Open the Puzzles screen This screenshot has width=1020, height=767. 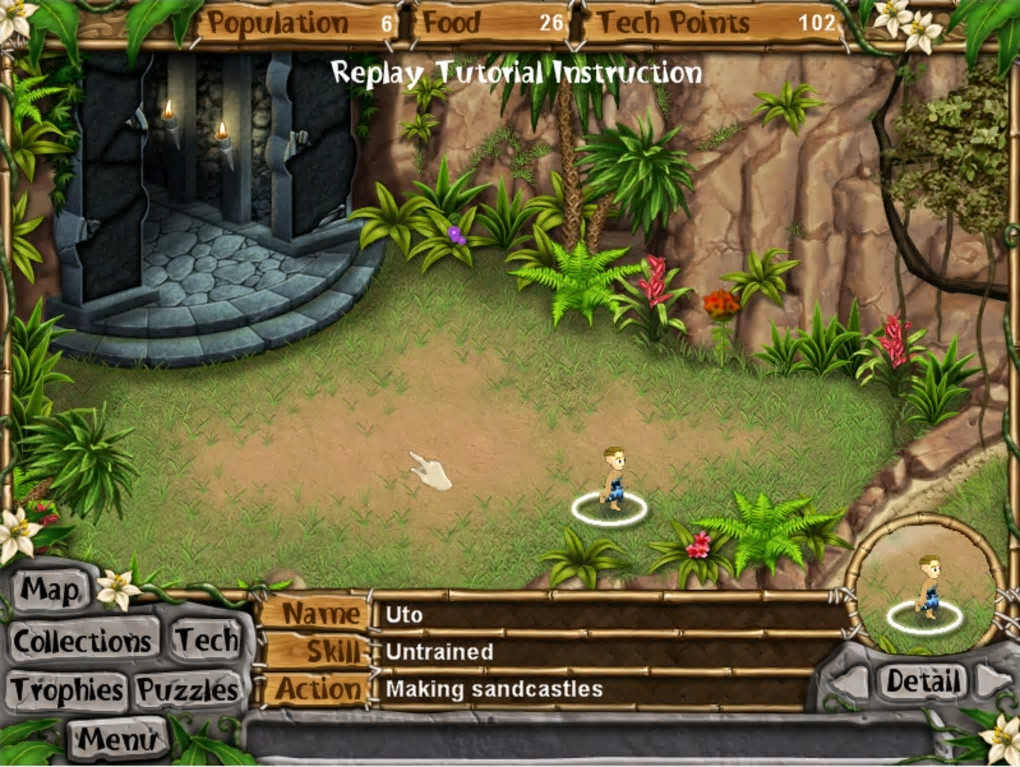point(188,690)
